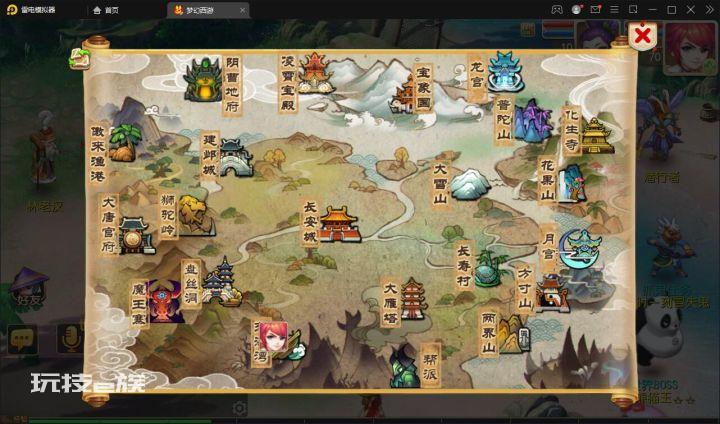Go to 花果山
Image resolution: width=720 pixels, height=424 pixels.
(572, 183)
